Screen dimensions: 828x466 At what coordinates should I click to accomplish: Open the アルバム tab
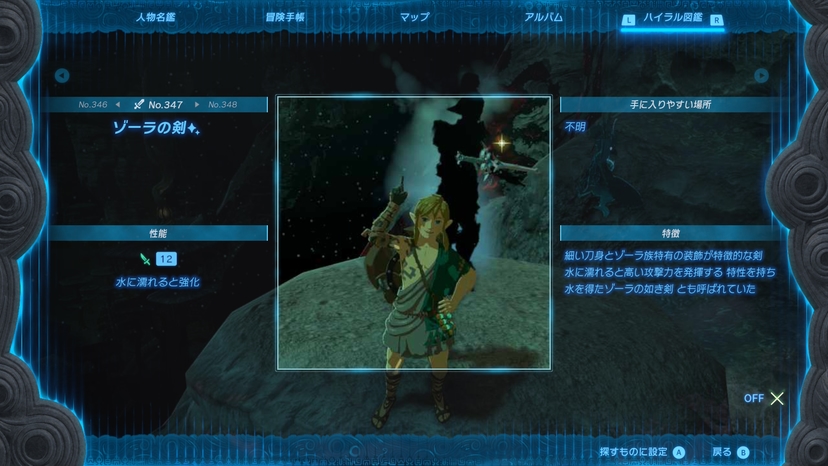(x=543, y=17)
